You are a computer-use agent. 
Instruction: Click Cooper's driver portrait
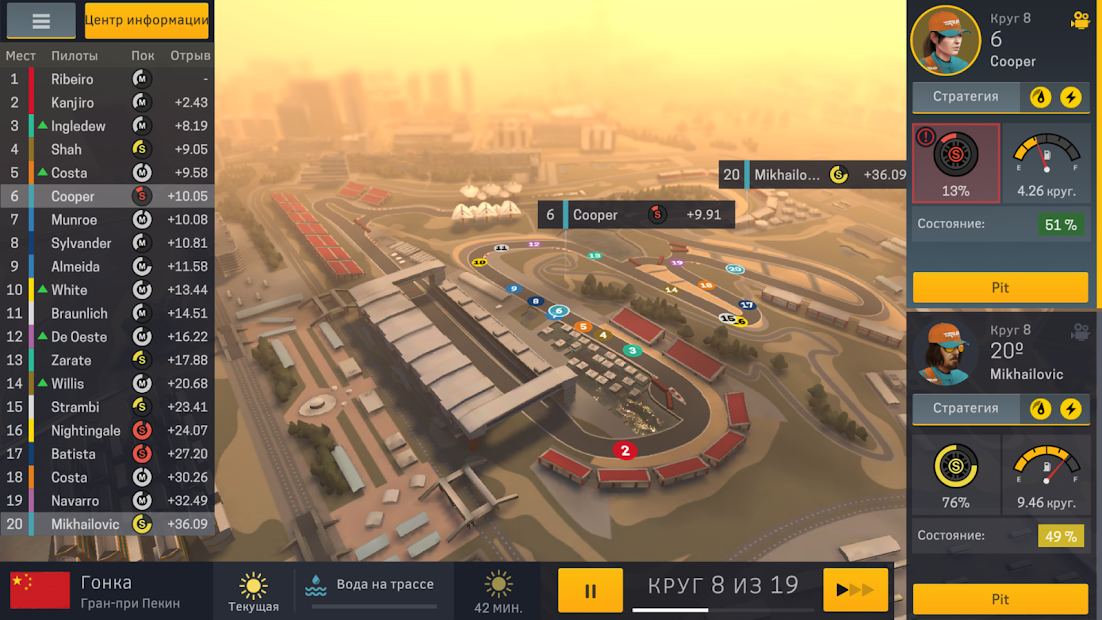[x=945, y=41]
